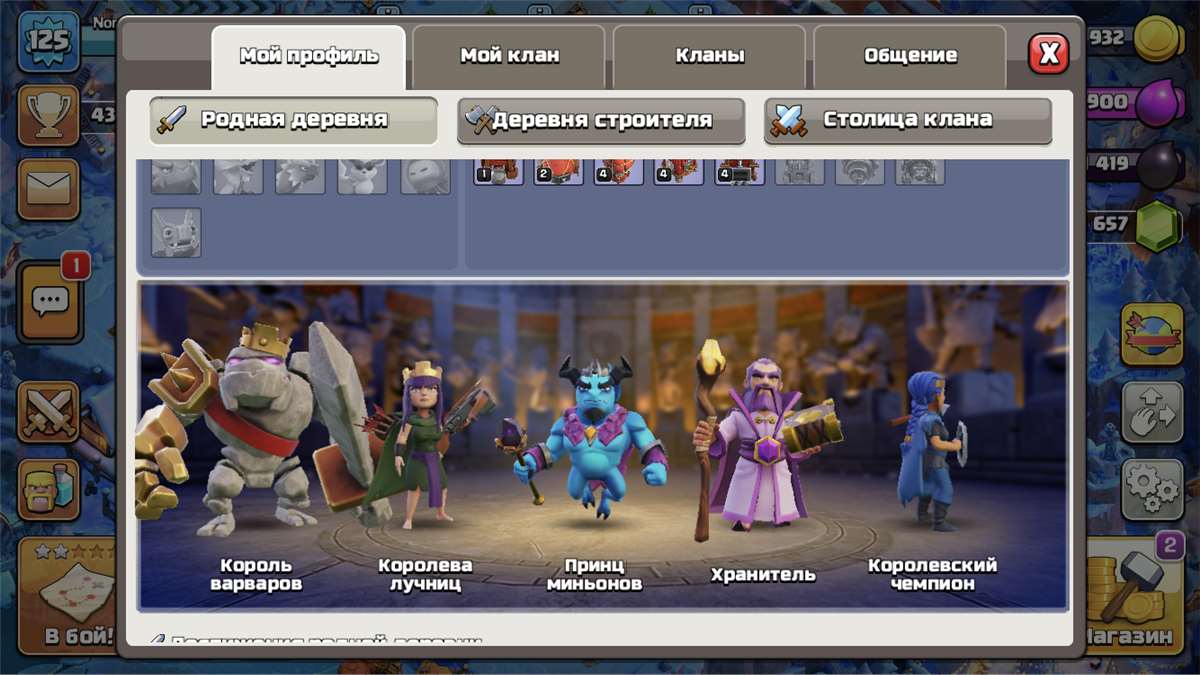Viewport: 1200px width, 675px height.
Task: Switch to the Мой профиль tab
Action: click(308, 56)
